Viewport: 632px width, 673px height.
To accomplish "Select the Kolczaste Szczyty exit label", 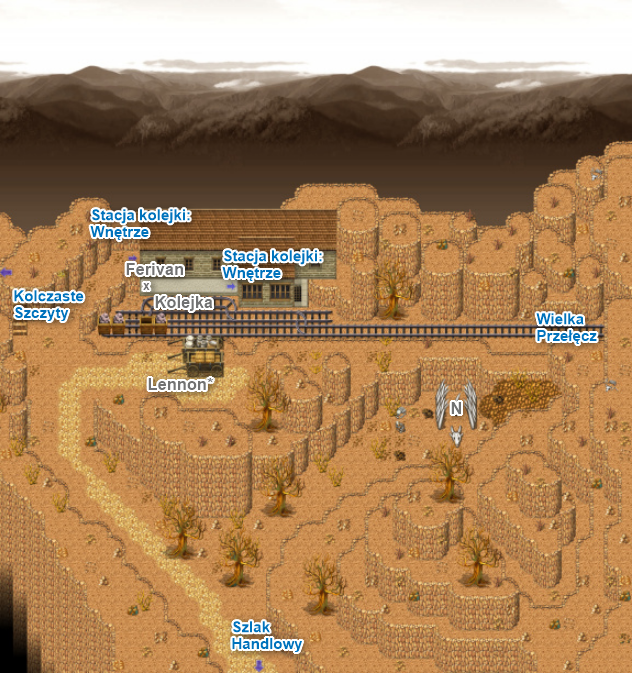I will (x=48, y=304).
